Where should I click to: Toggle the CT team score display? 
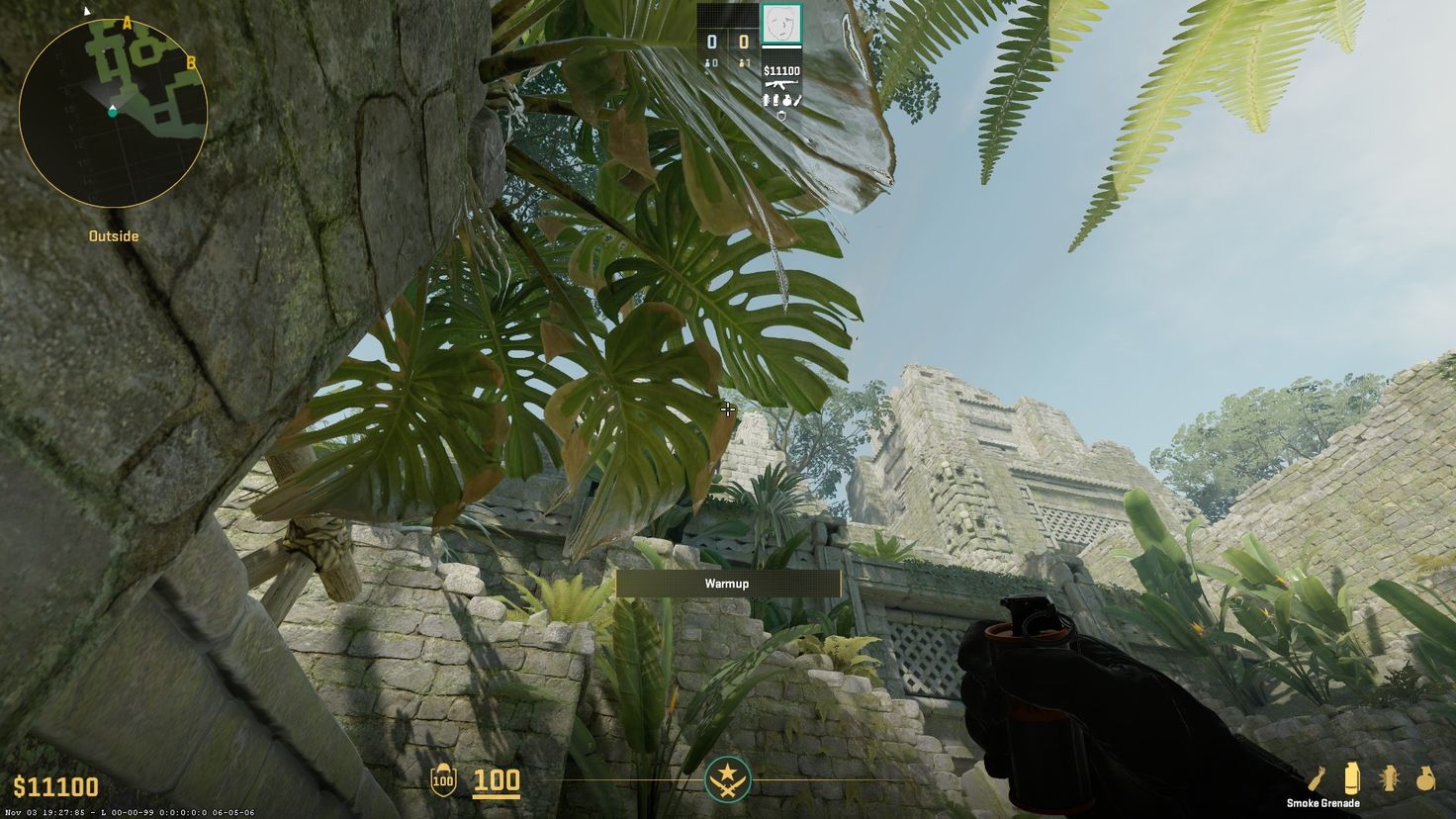pos(711,41)
